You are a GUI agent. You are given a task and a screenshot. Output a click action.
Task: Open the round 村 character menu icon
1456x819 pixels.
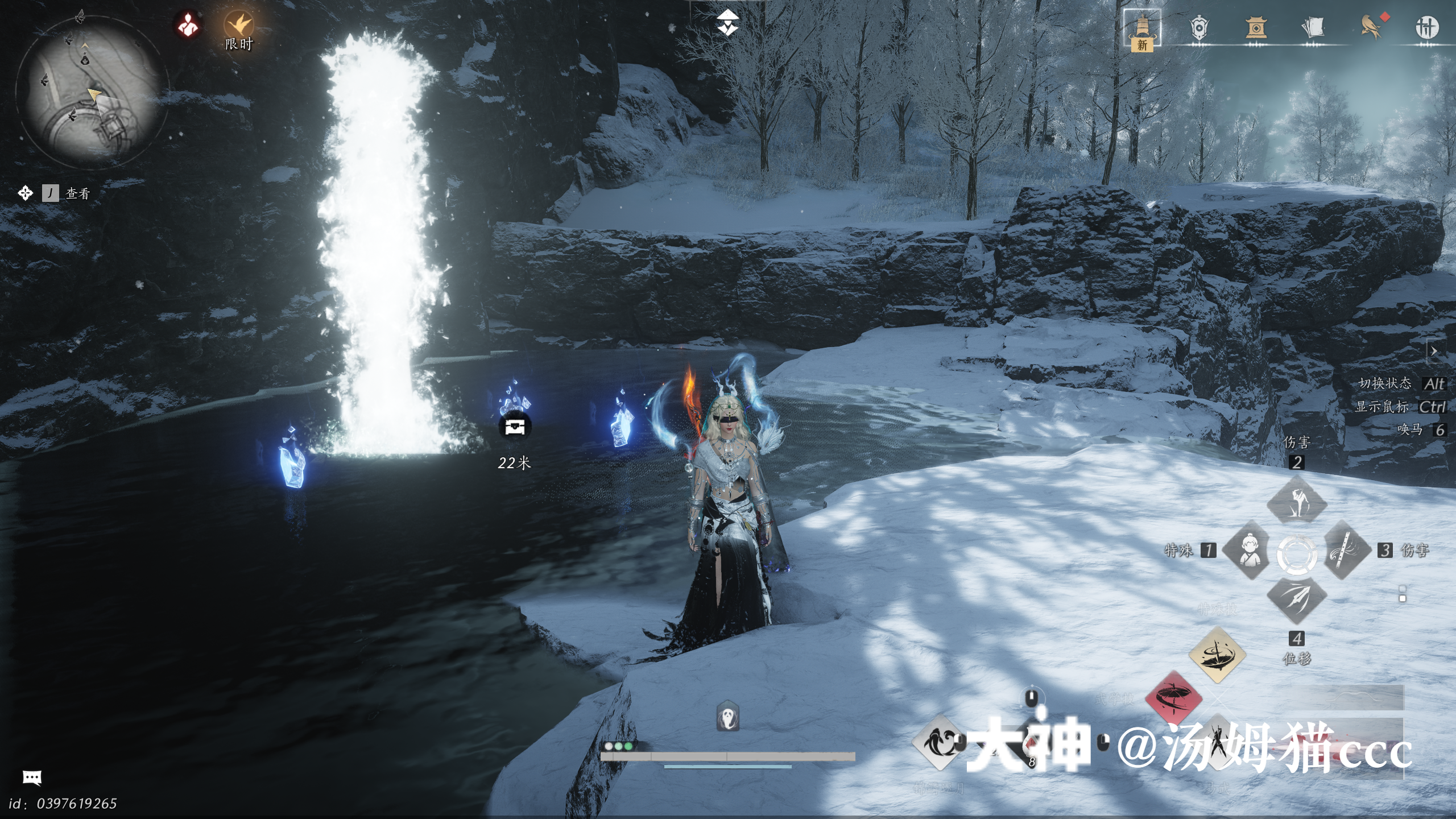coord(1426,27)
